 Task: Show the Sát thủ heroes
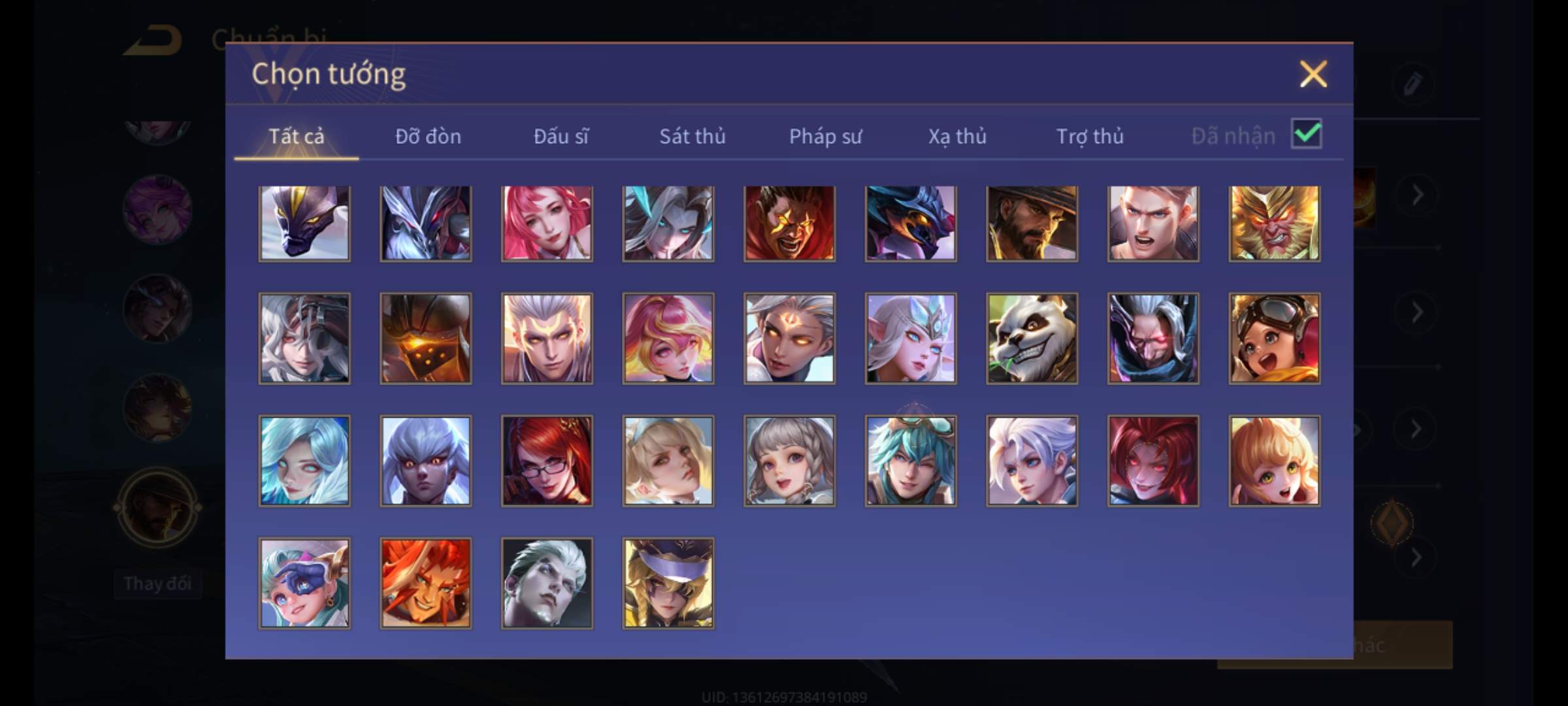(692, 136)
